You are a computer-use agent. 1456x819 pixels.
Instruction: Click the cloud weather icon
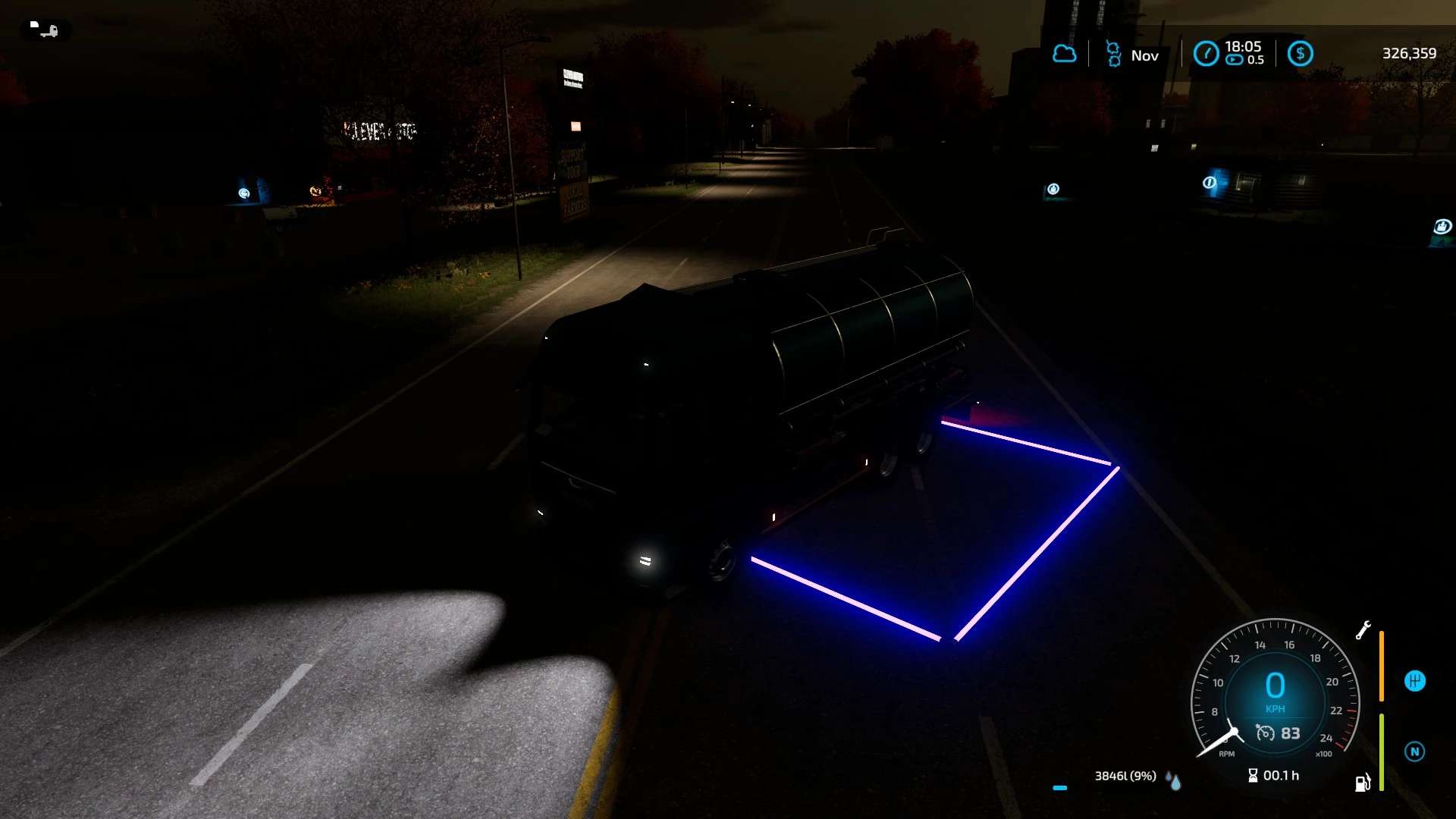1064,54
